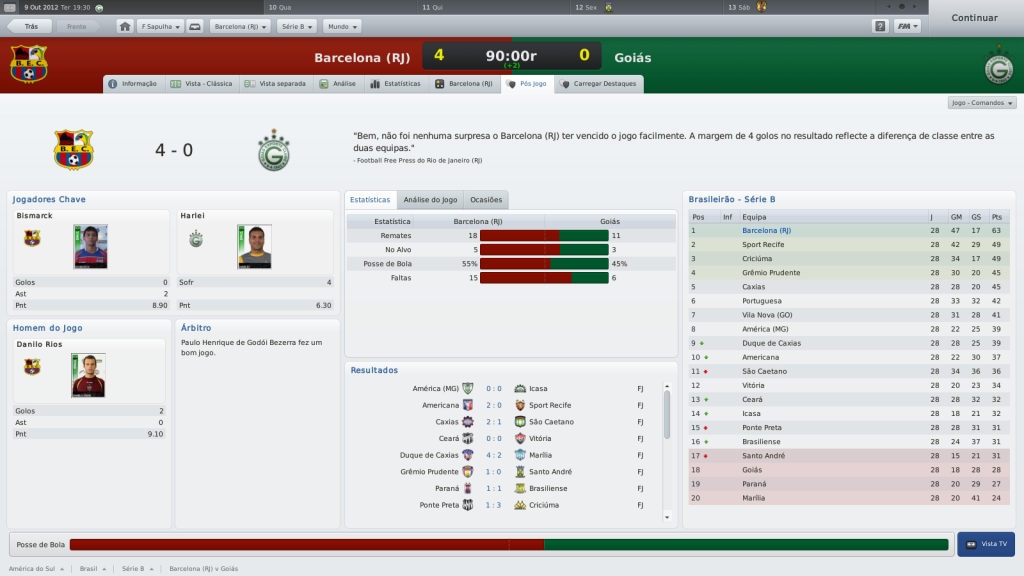Click the Continuar button
This screenshot has width=1024, height=576.
[974, 18]
